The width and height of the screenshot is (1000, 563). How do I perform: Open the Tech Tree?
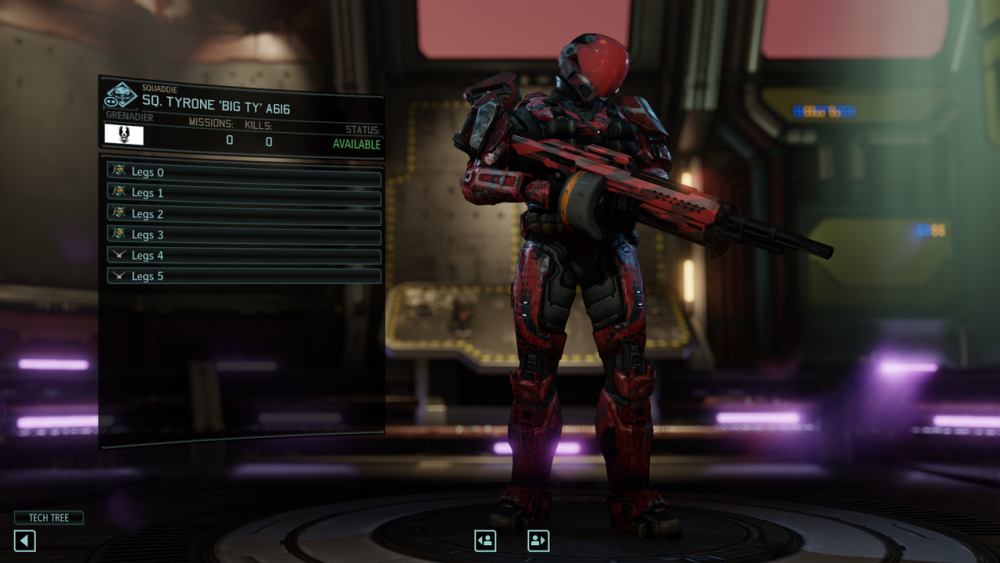[x=48, y=518]
